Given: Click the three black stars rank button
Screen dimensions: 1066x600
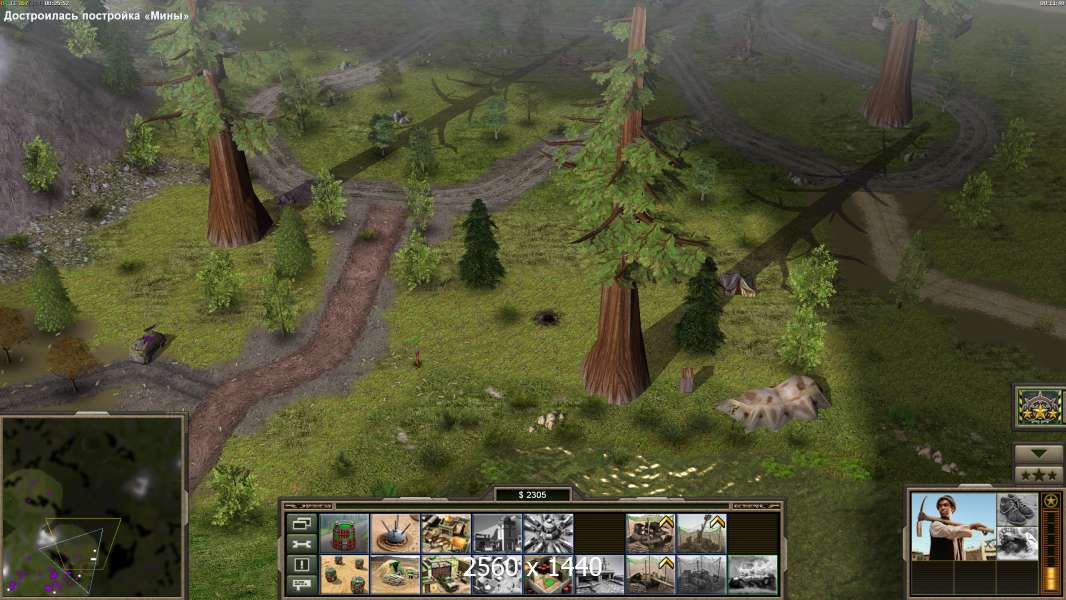Looking at the screenshot, I should tap(1039, 475).
